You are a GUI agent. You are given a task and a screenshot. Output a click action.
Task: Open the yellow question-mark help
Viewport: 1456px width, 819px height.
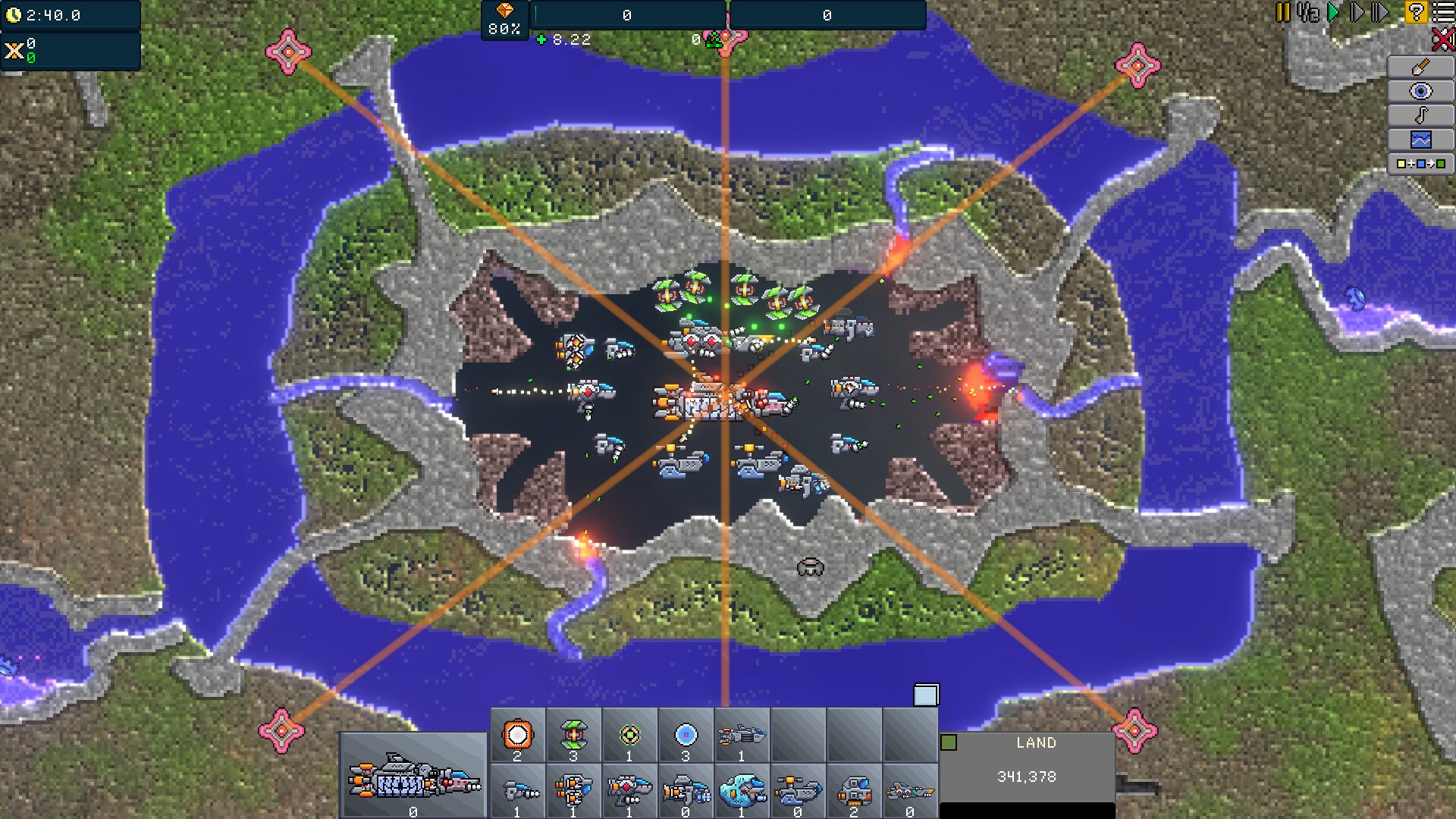pos(1415,12)
